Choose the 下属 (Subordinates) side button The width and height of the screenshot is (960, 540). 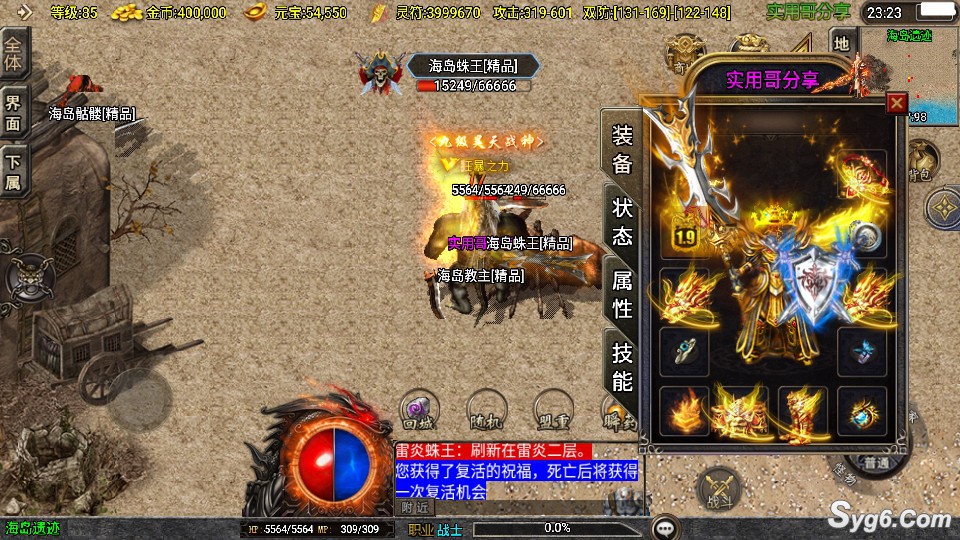[x=14, y=171]
